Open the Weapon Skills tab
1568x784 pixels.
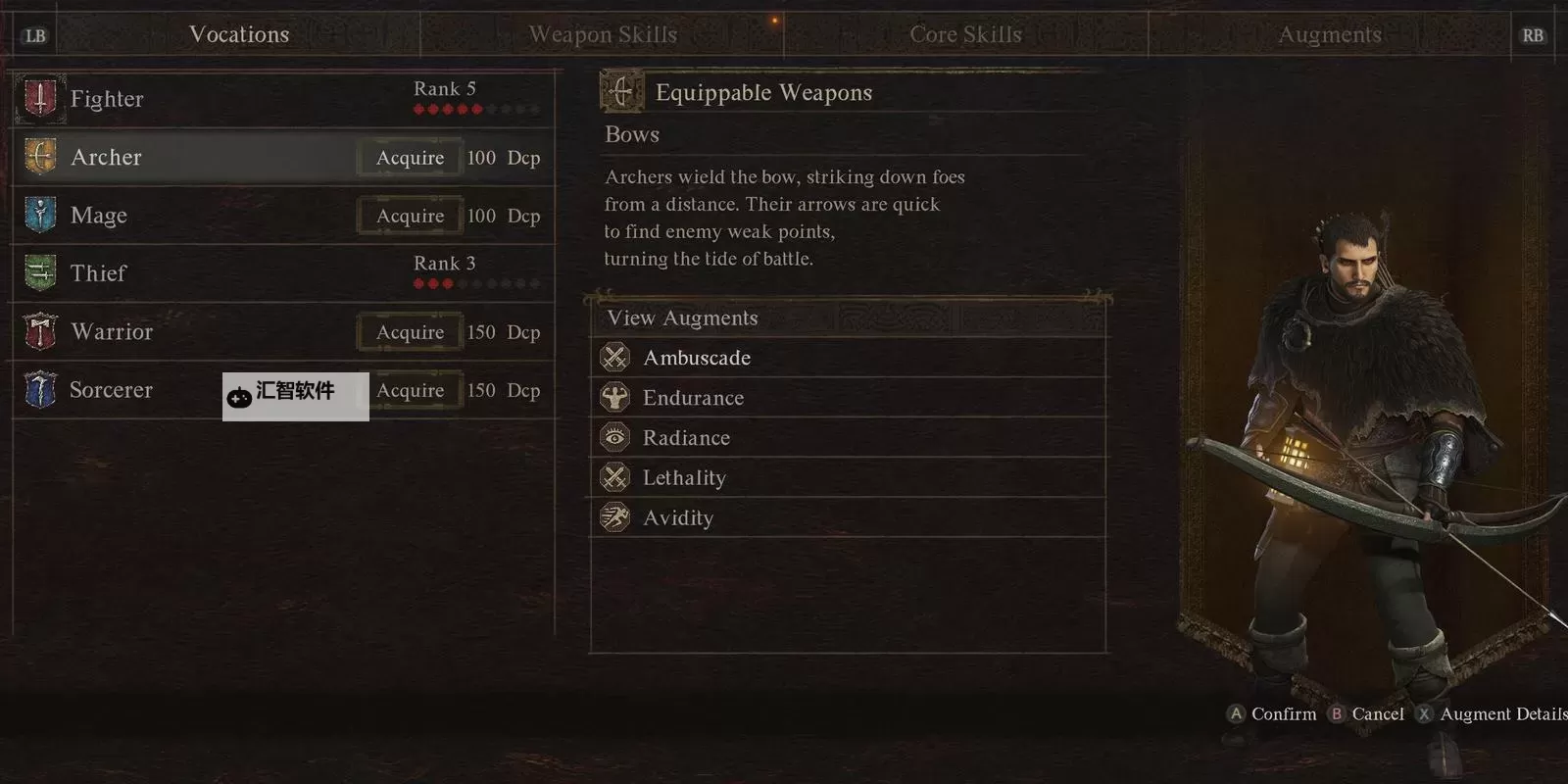(x=603, y=35)
